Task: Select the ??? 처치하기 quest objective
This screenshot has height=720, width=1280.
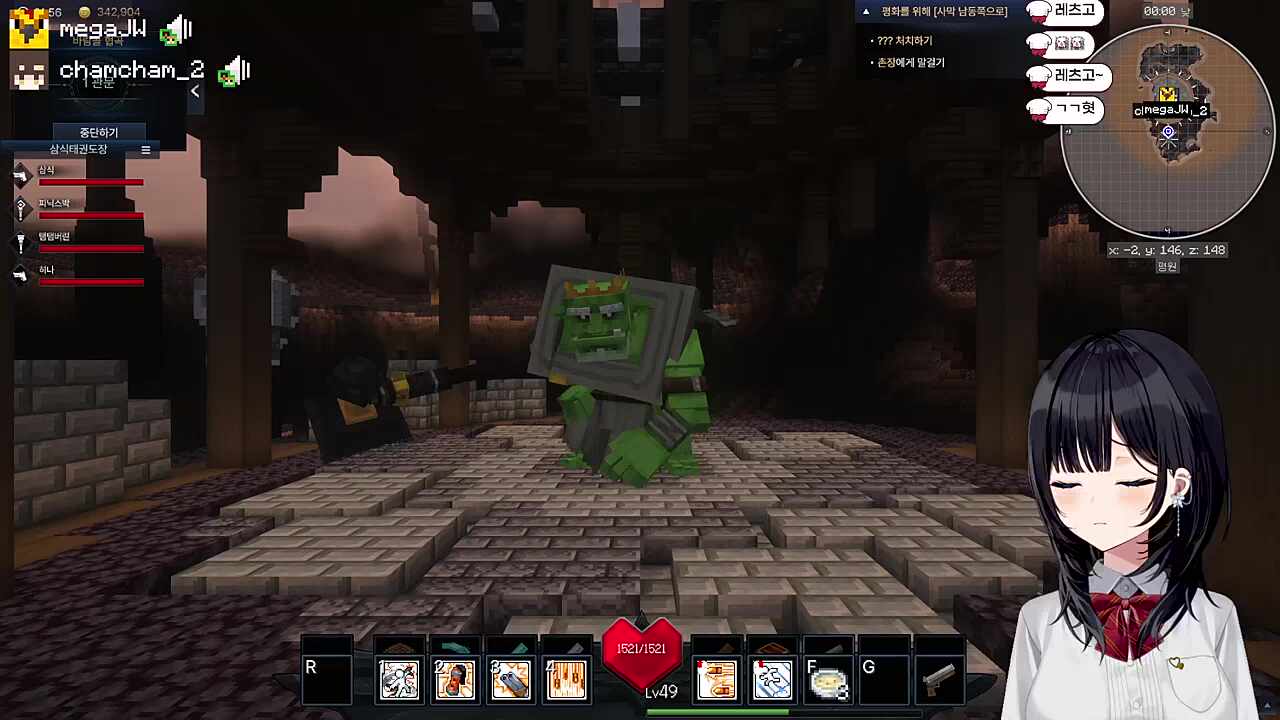Action: pos(904,41)
